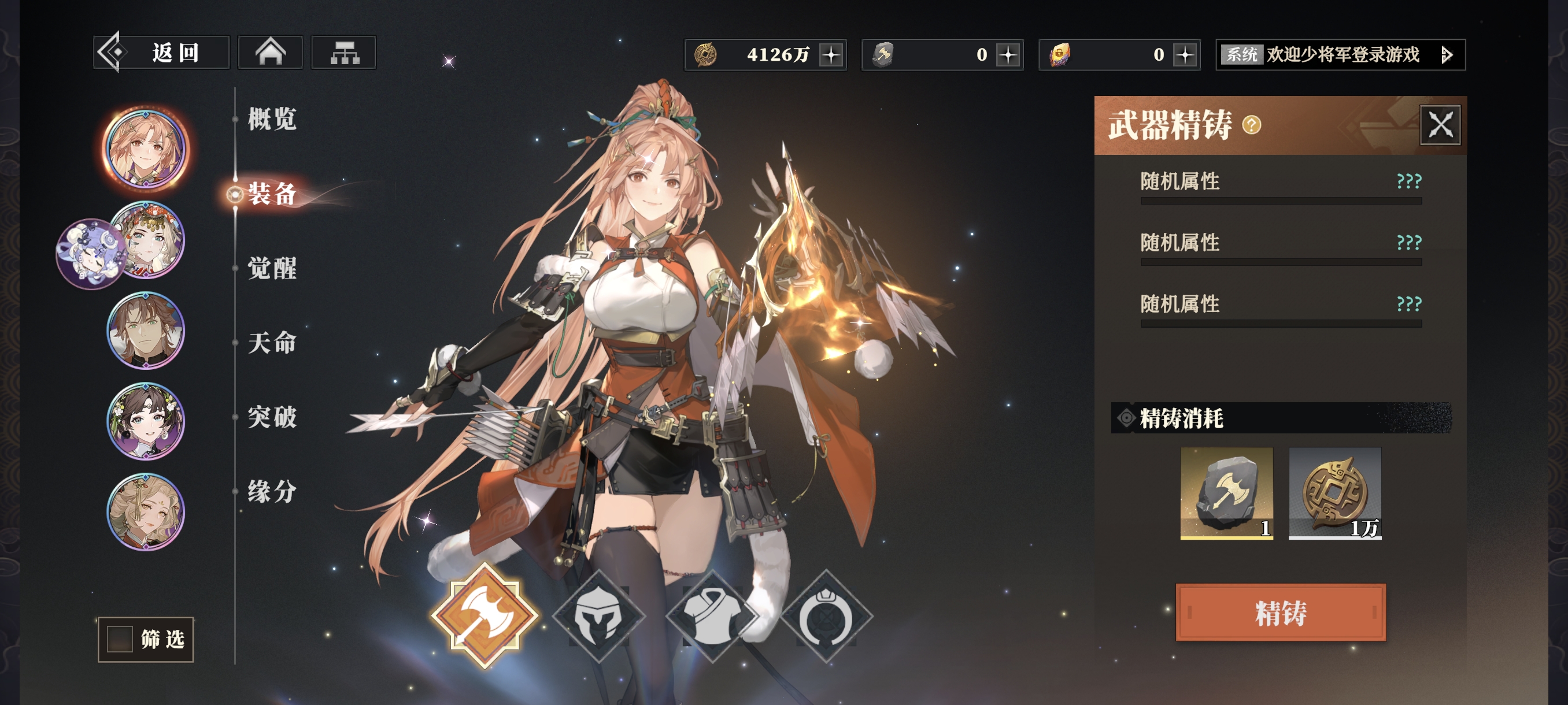Select the brown-haired male hero portrait
1568x705 pixels.
[146, 331]
